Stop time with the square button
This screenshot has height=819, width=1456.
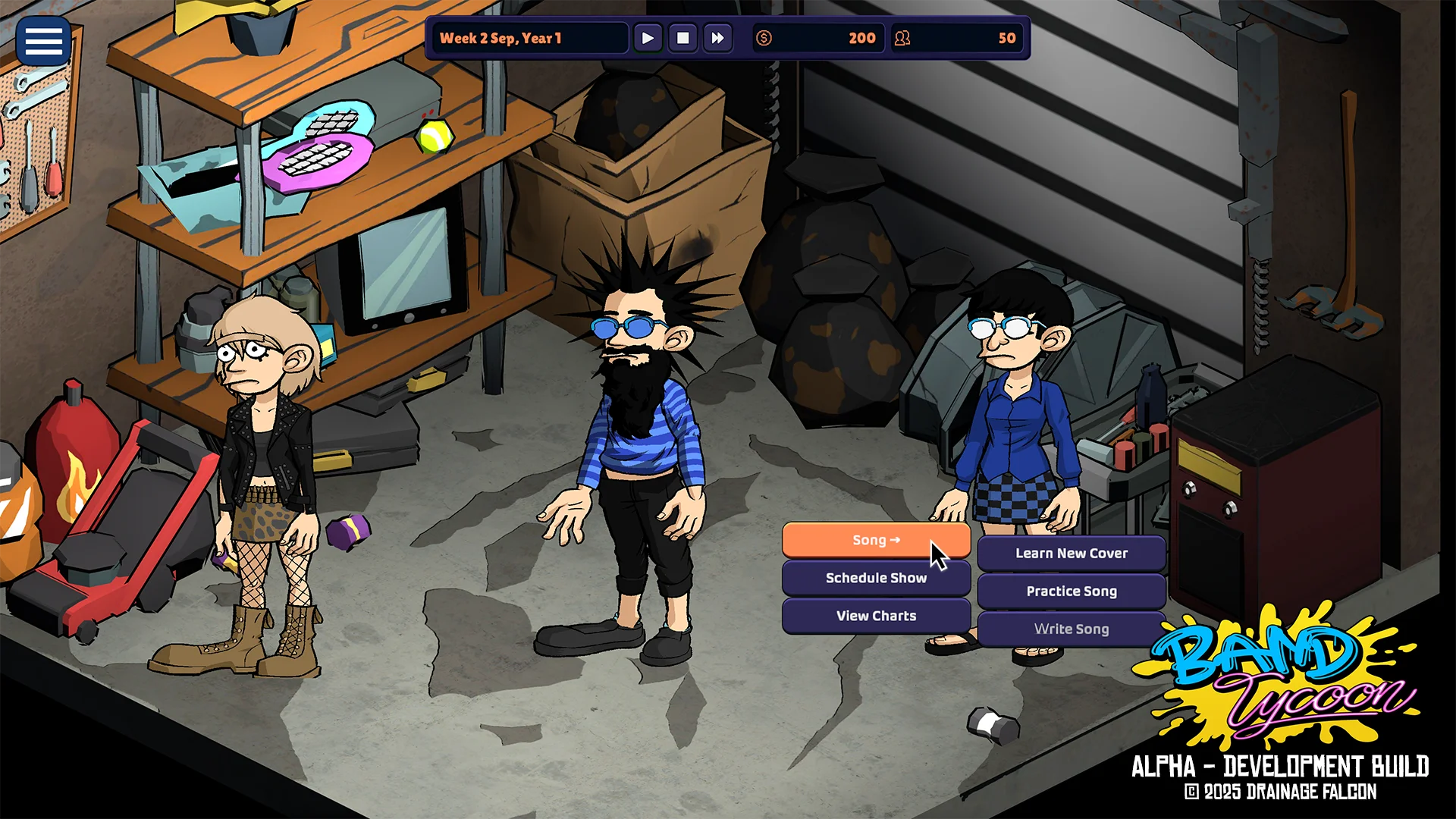(x=682, y=38)
